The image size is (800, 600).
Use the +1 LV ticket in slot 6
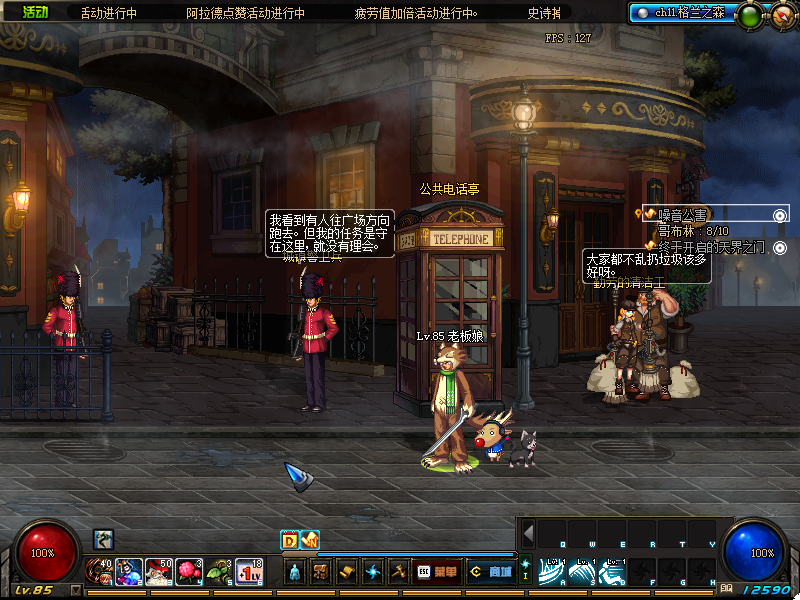tap(249, 572)
